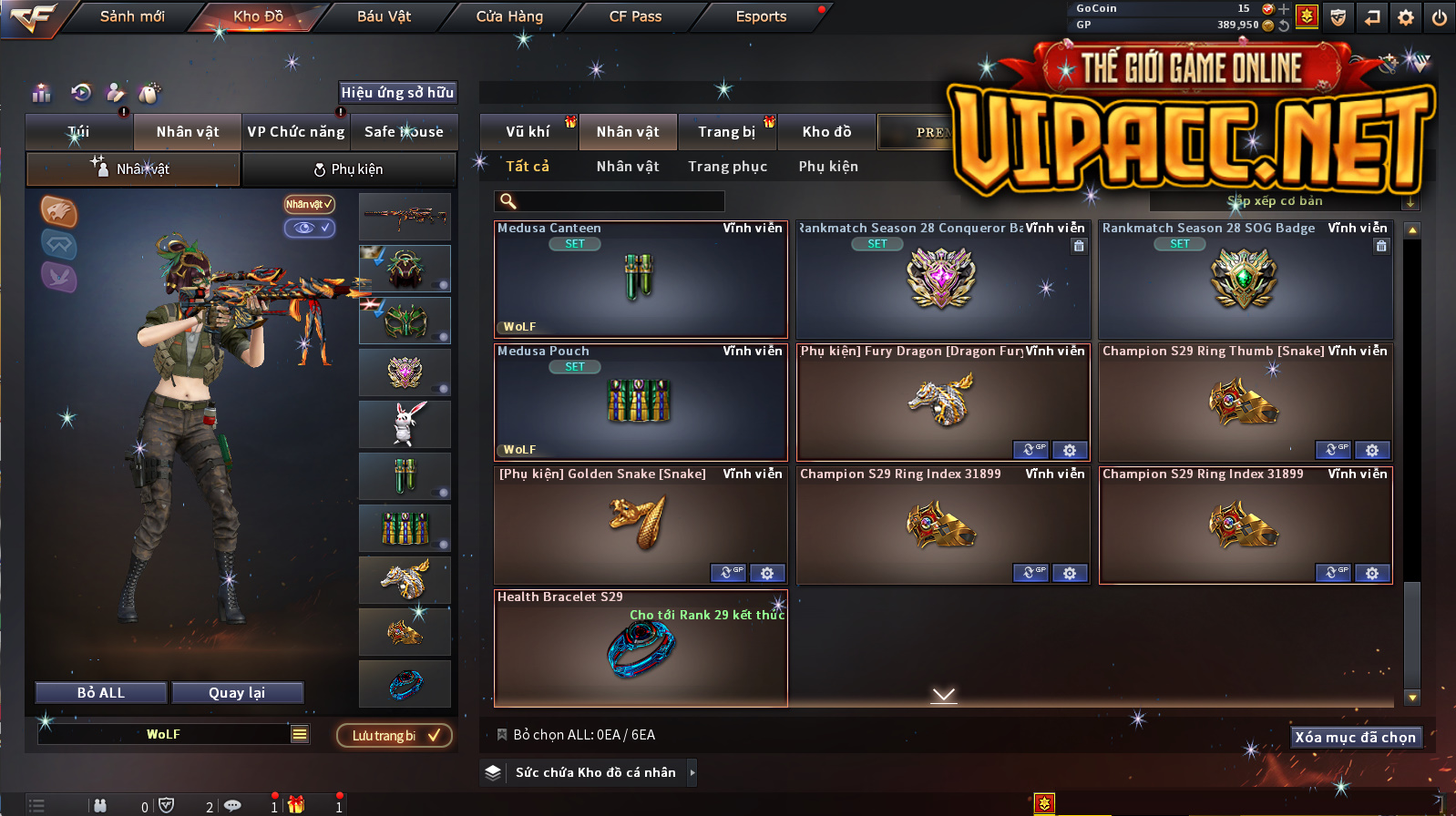
Task: Open the settings gear icon
Action: click(x=1406, y=17)
